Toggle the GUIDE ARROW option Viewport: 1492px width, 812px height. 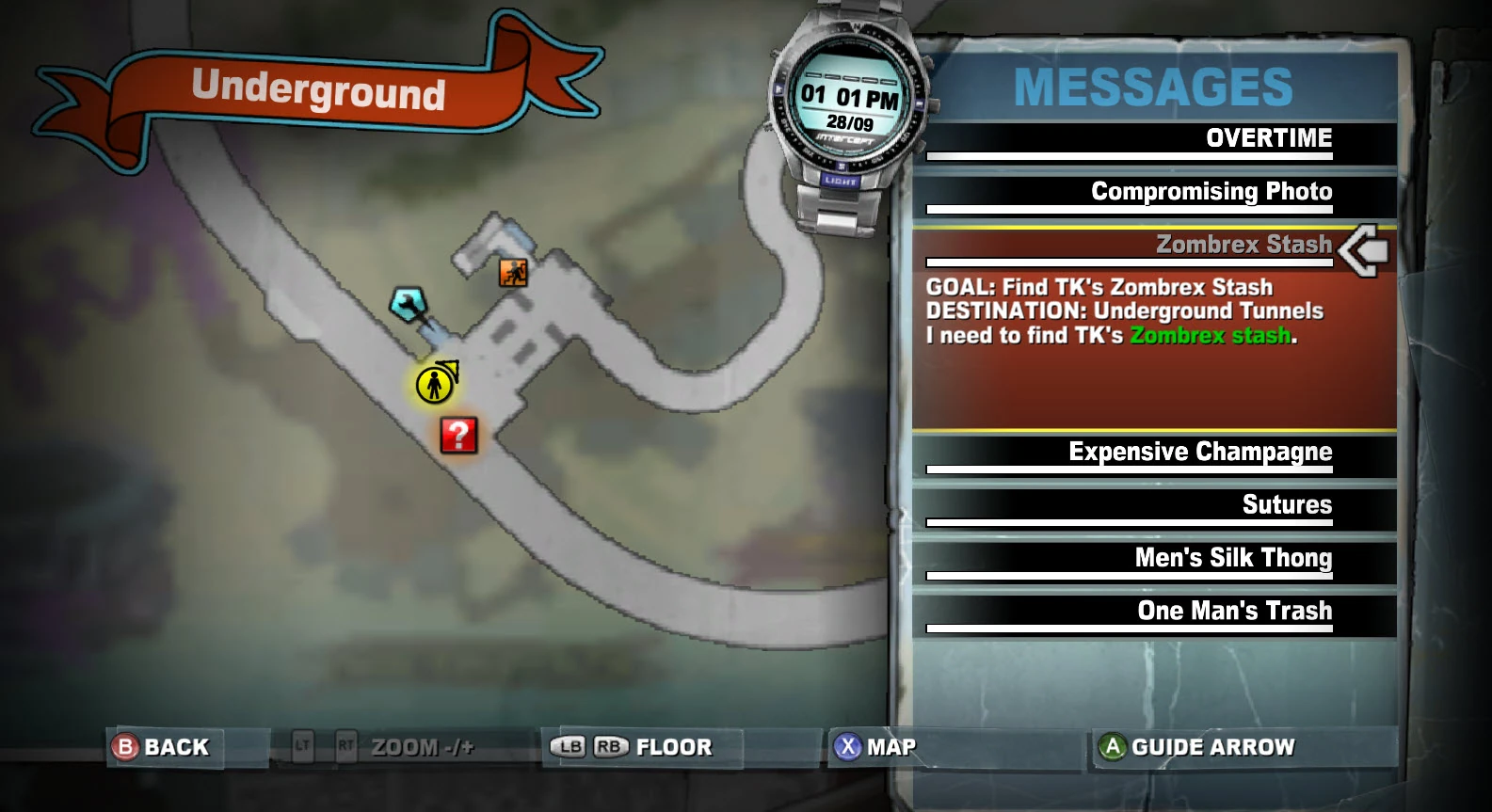(x=1197, y=747)
